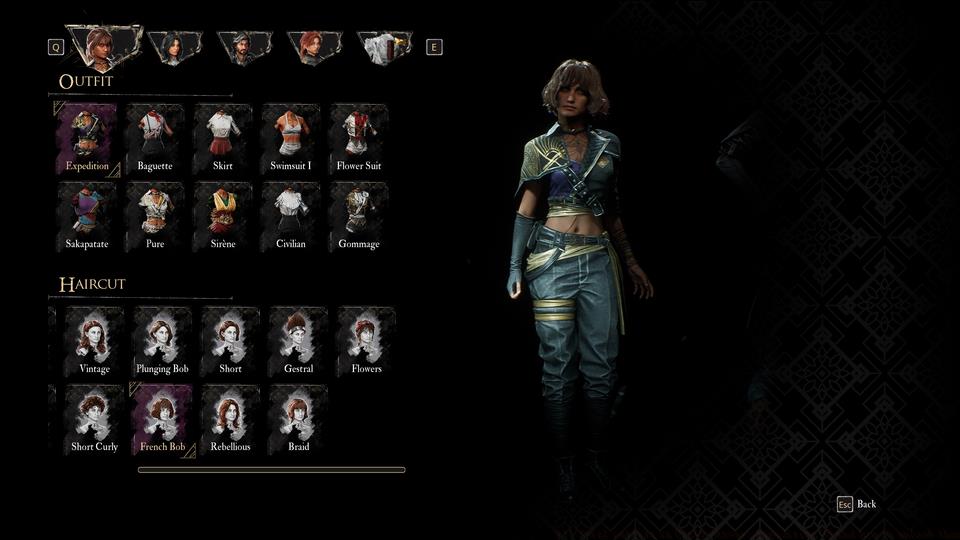960x540 pixels.
Task: Apply the Rebellious haircut
Action: [231, 420]
